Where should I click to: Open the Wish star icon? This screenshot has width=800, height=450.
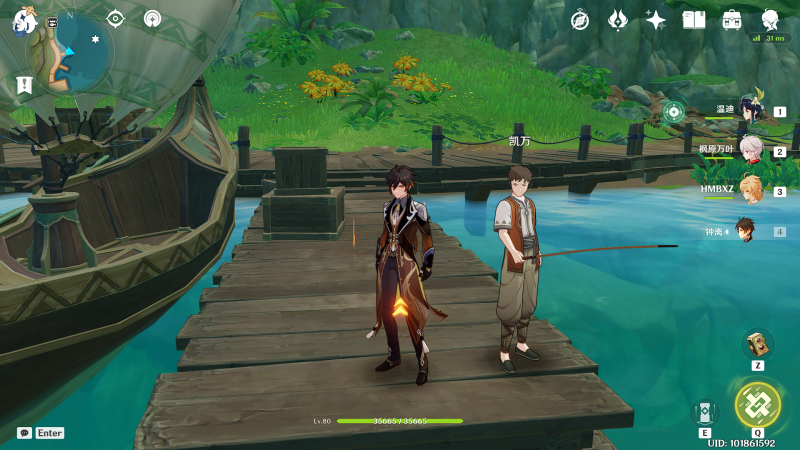pos(656,19)
